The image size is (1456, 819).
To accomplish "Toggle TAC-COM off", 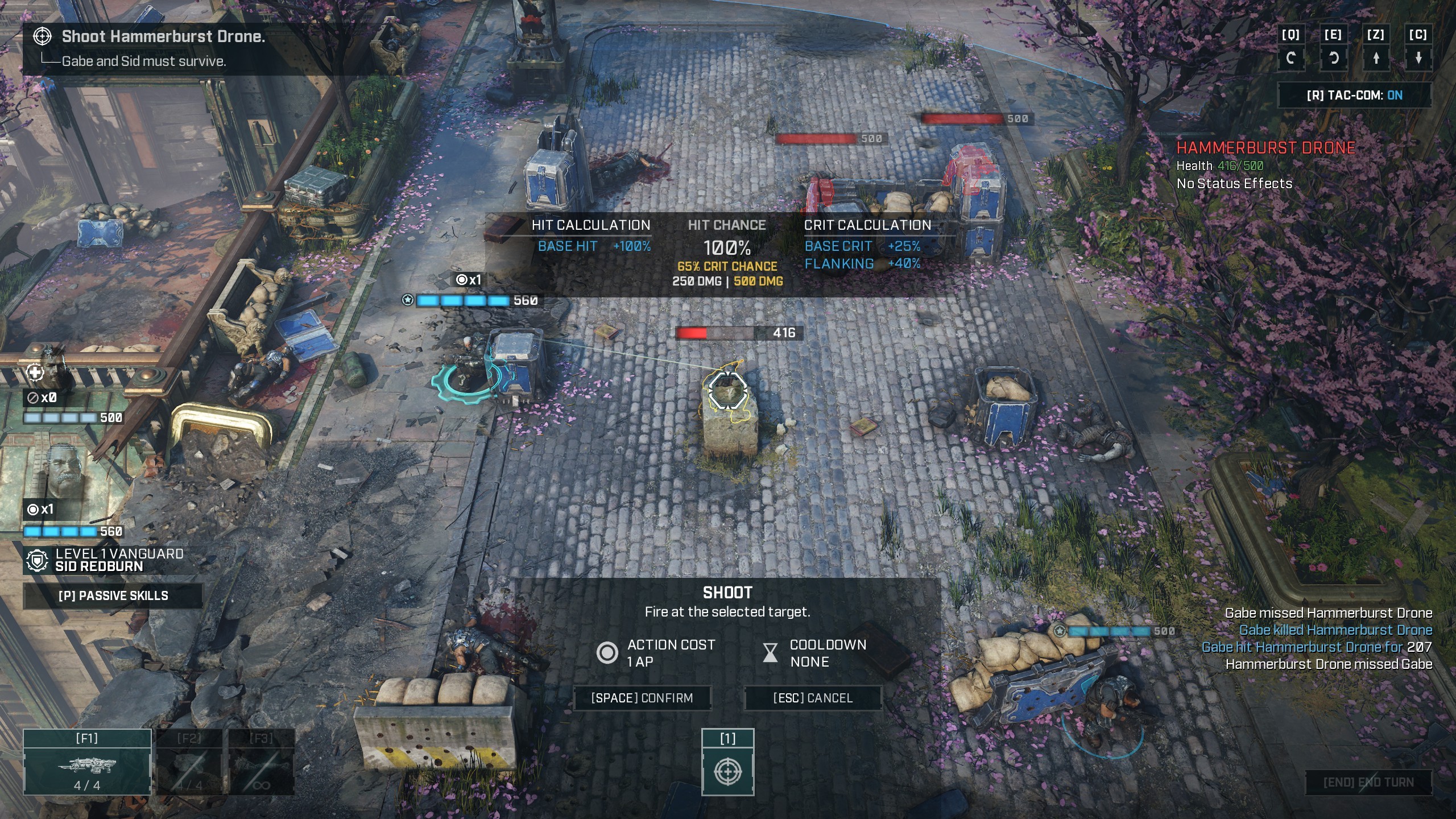I will (x=1354, y=95).
